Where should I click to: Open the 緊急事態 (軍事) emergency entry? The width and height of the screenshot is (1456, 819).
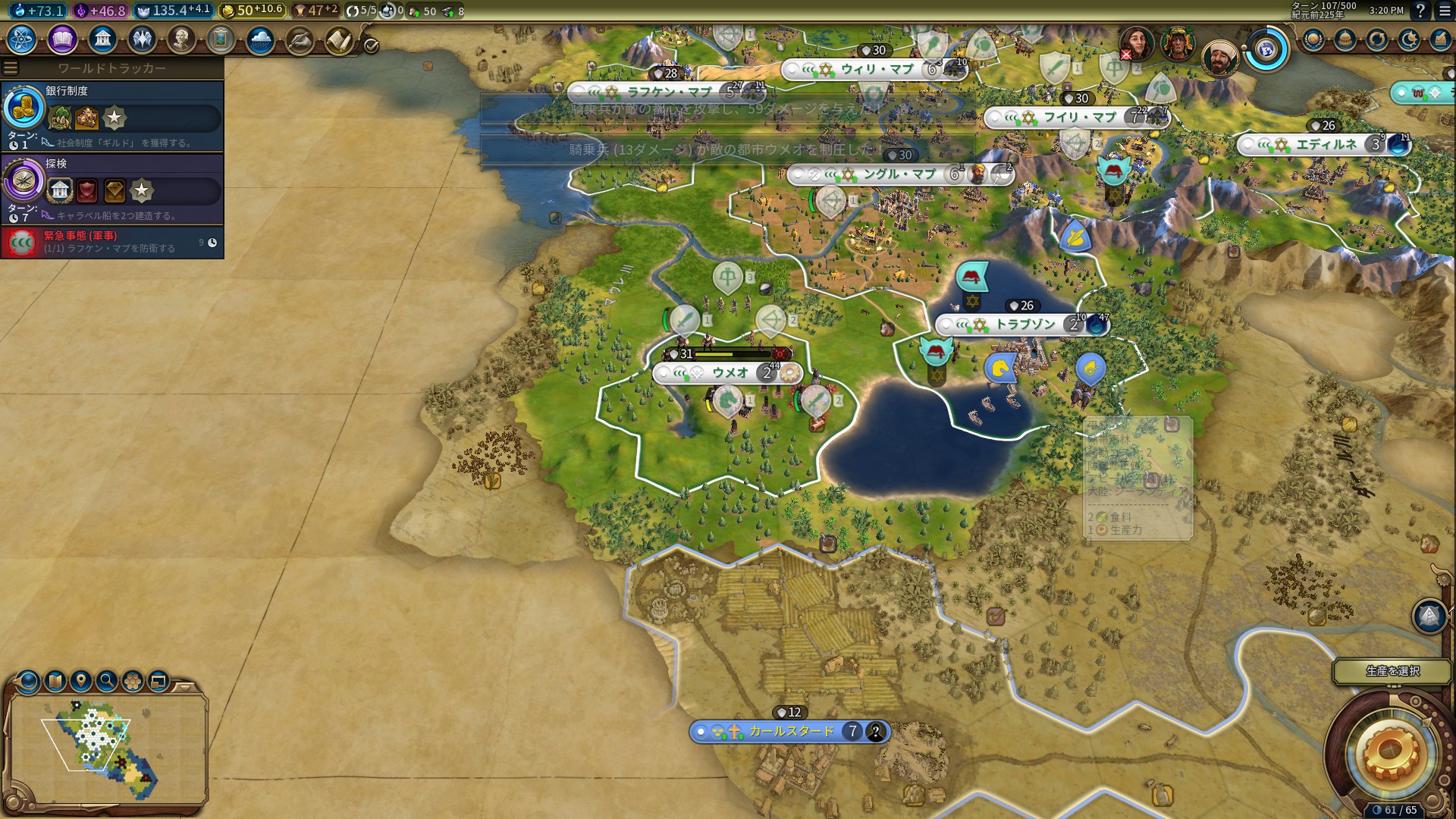pyautogui.click(x=112, y=242)
